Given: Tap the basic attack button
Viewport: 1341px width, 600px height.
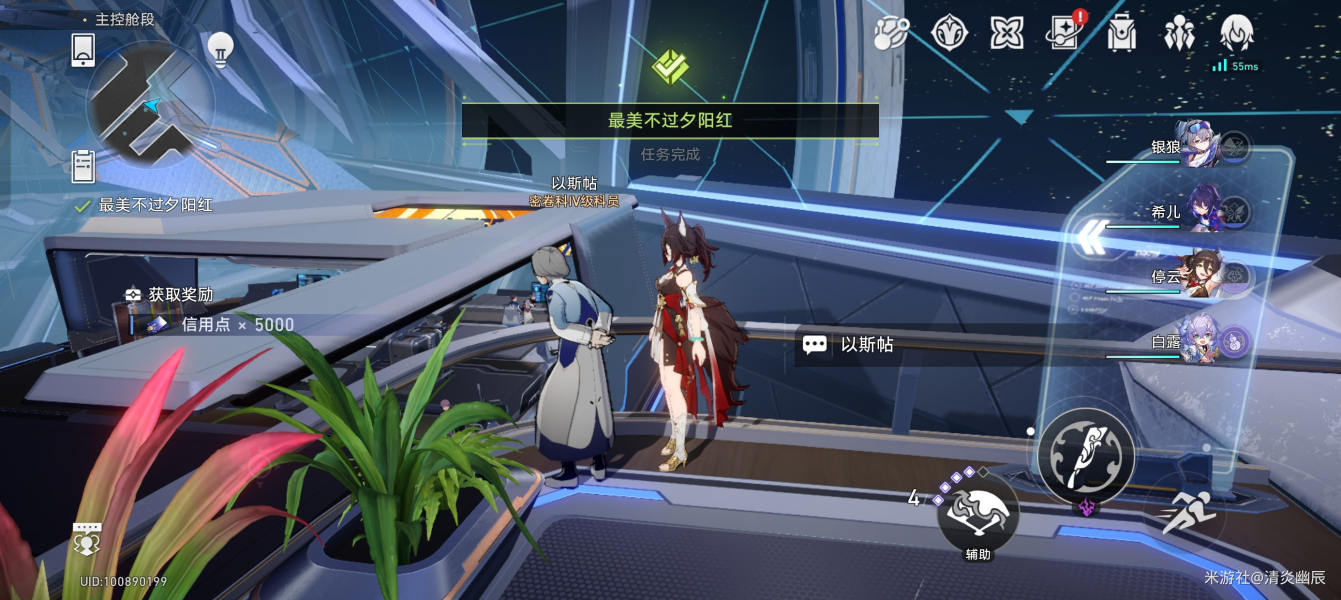Looking at the screenshot, I should pos(1085,456).
